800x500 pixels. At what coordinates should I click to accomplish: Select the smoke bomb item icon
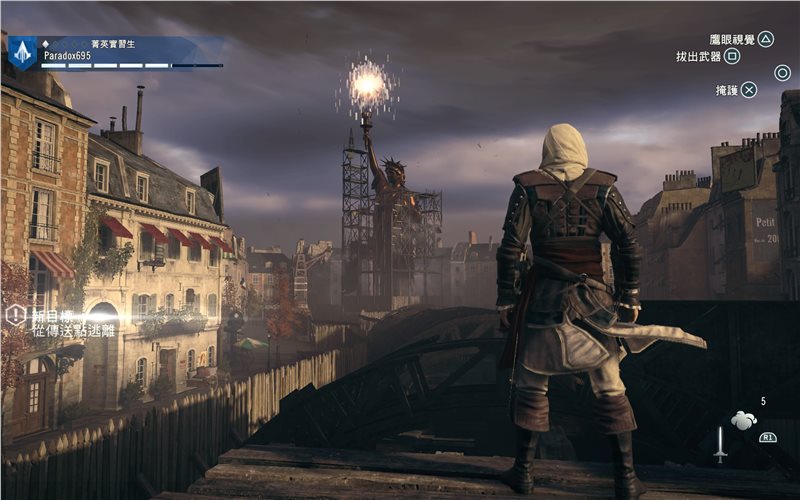coord(743,421)
